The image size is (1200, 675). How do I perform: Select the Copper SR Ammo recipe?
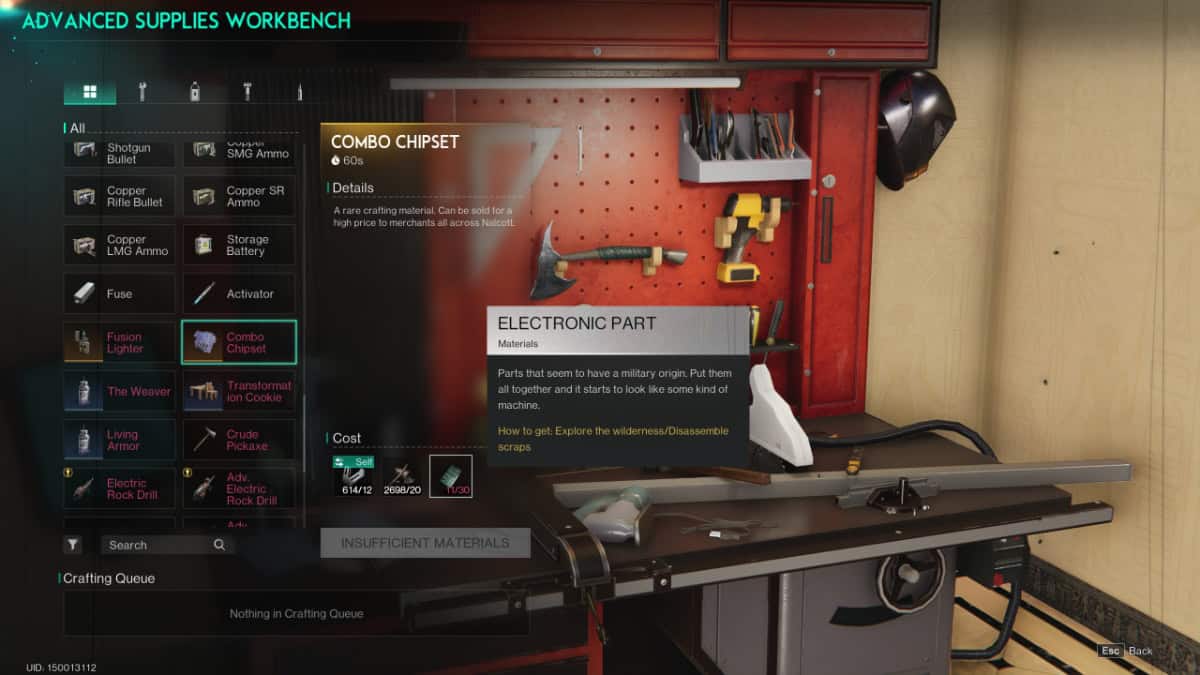239,196
